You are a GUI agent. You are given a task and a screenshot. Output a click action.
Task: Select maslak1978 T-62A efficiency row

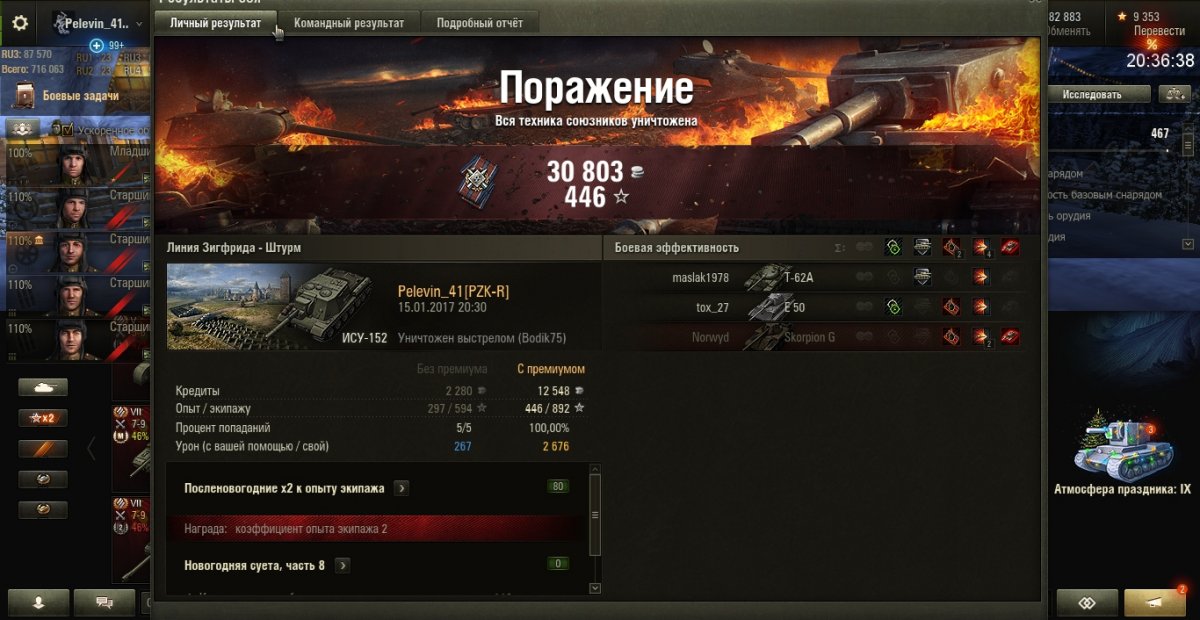[812, 278]
